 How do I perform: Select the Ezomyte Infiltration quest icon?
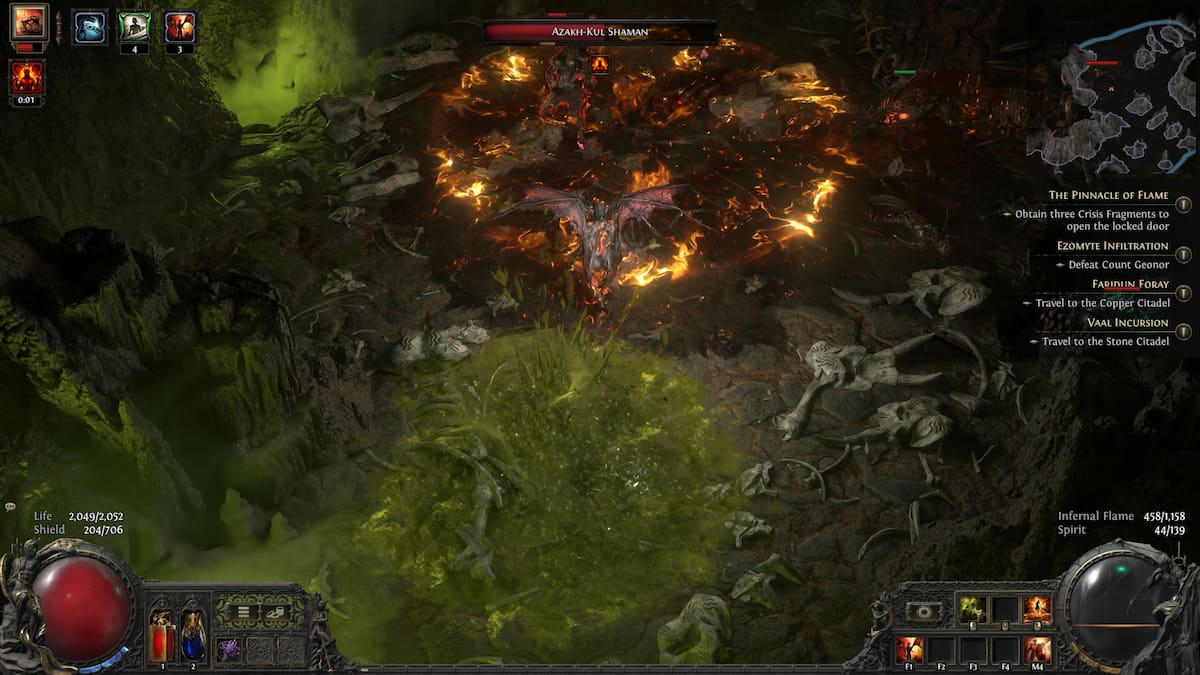(1183, 254)
